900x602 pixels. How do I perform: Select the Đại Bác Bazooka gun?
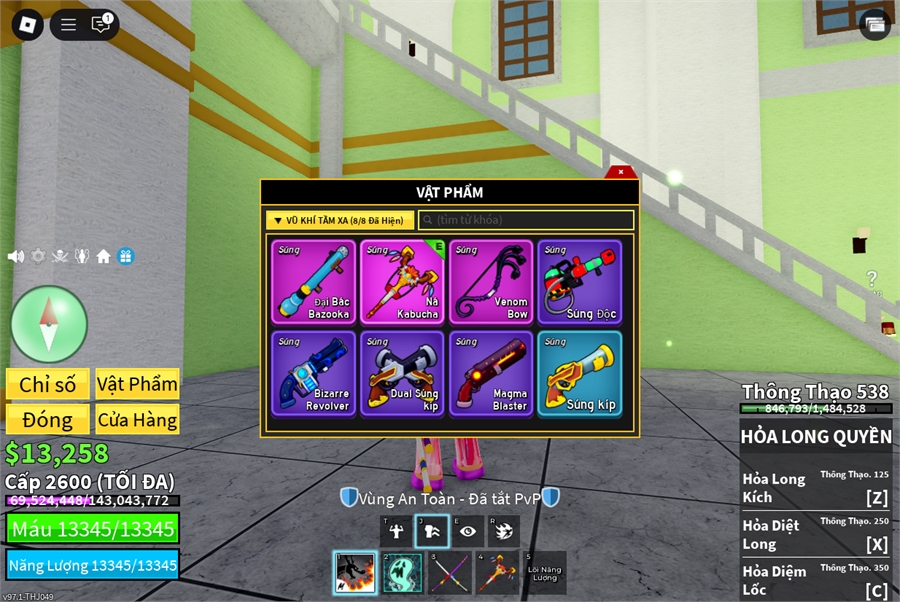pyautogui.click(x=315, y=282)
